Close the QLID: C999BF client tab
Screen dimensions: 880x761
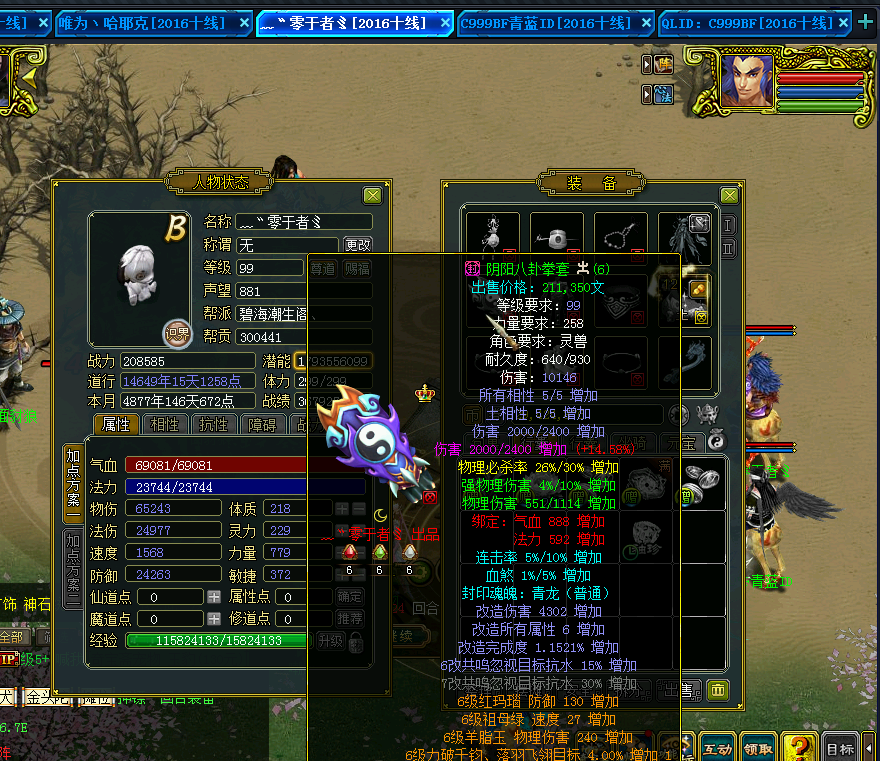click(842, 23)
